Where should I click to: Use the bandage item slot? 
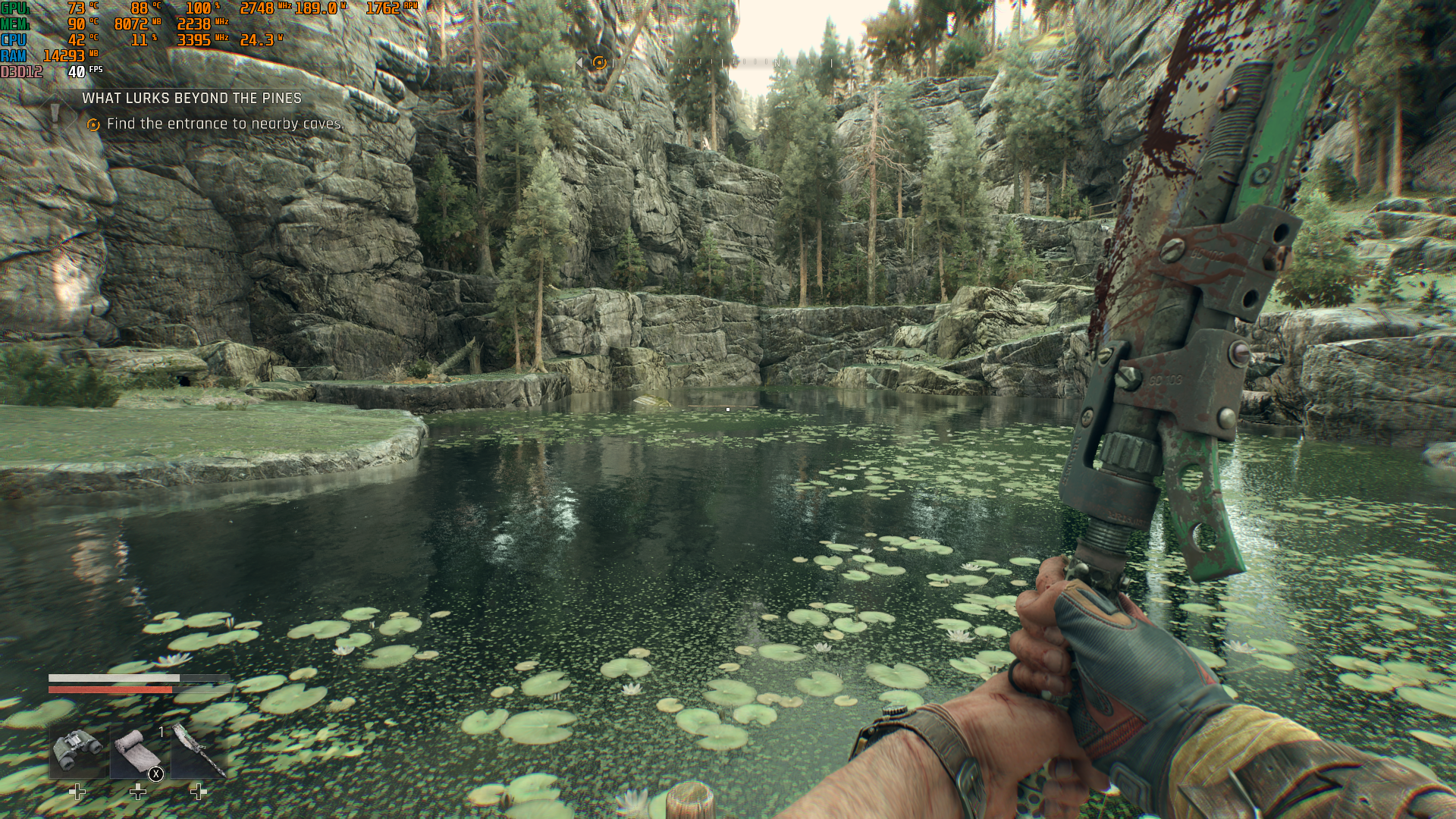pos(137,751)
